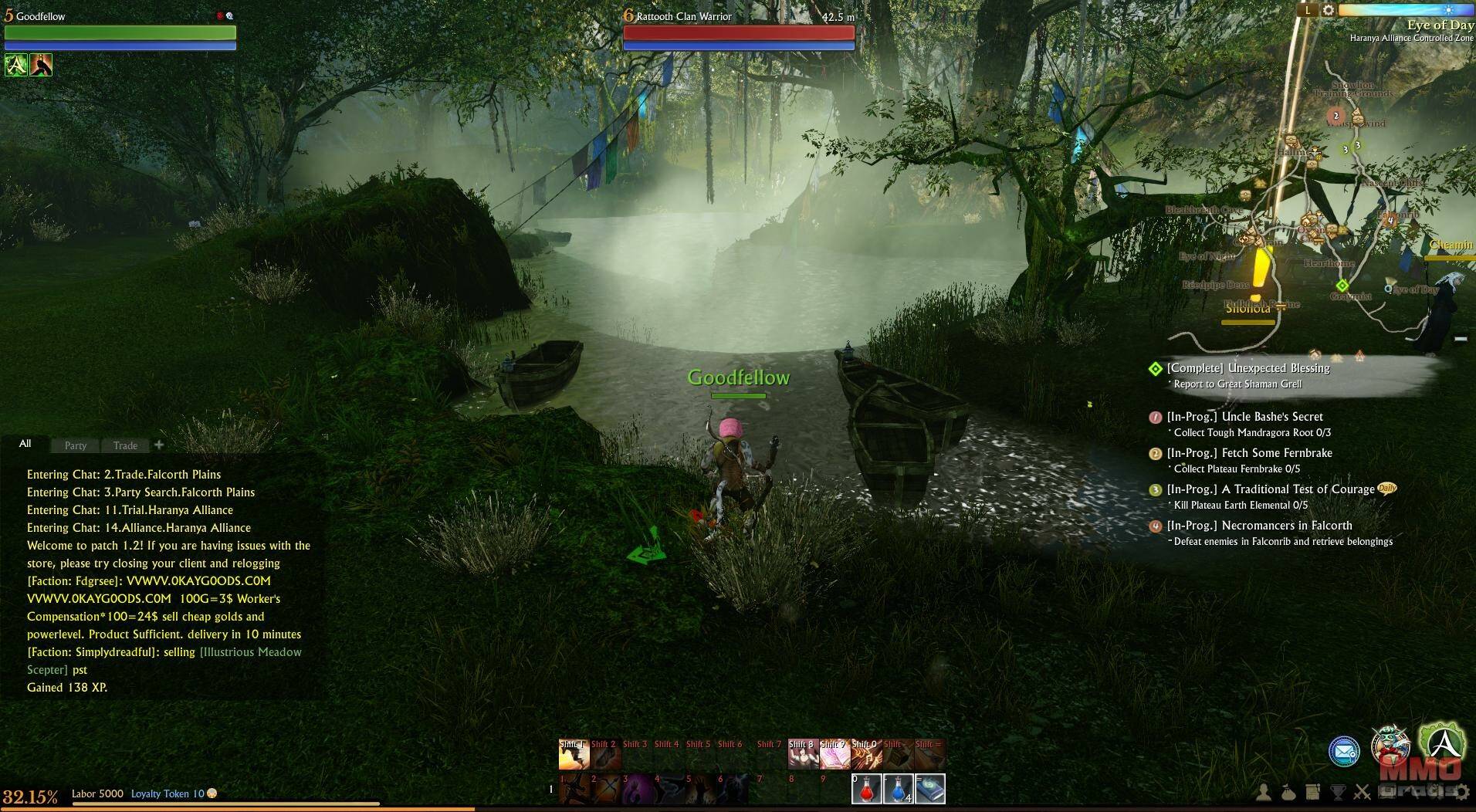Activate the Shift 1 skill icon
1476x812 pixels.
point(574,754)
